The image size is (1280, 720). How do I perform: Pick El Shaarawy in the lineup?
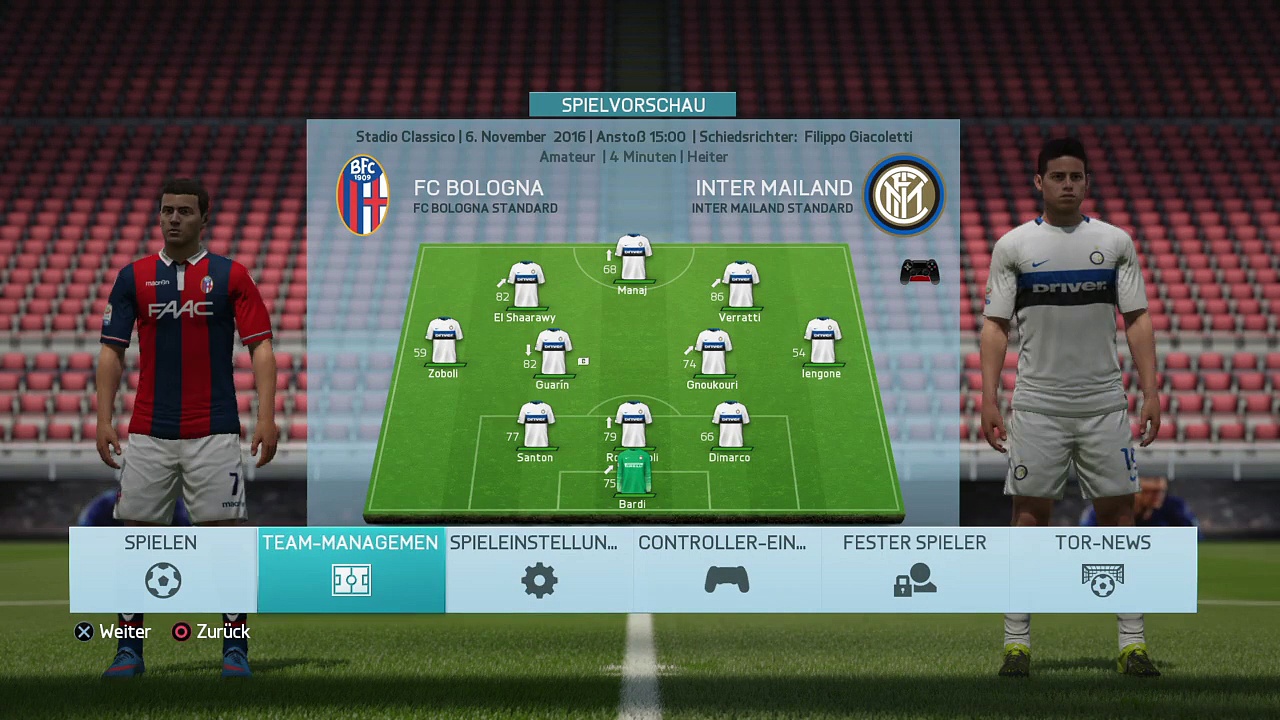(526, 286)
